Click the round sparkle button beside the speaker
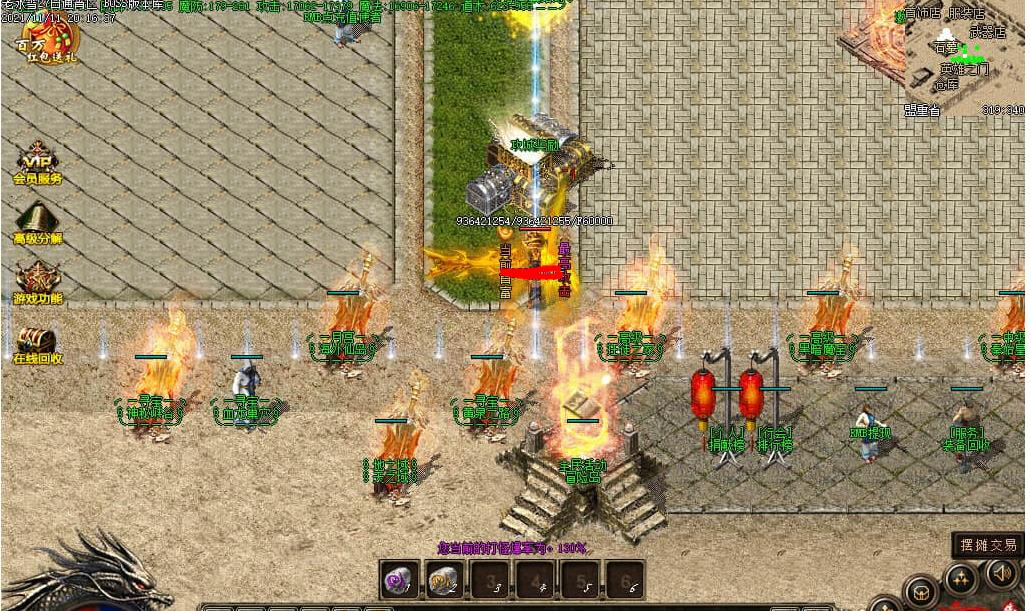The height and width of the screenshot is (611, 1031). (x=960, y=578)
